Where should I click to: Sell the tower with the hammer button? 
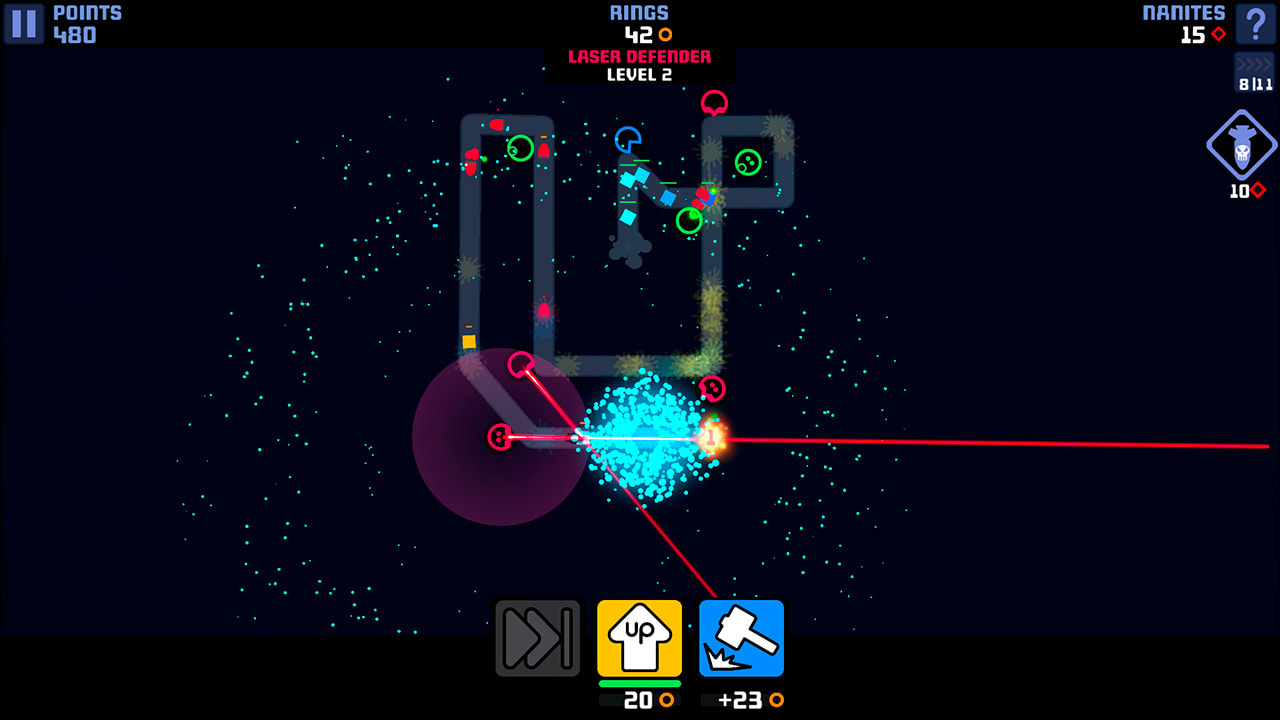pos(741,638)
